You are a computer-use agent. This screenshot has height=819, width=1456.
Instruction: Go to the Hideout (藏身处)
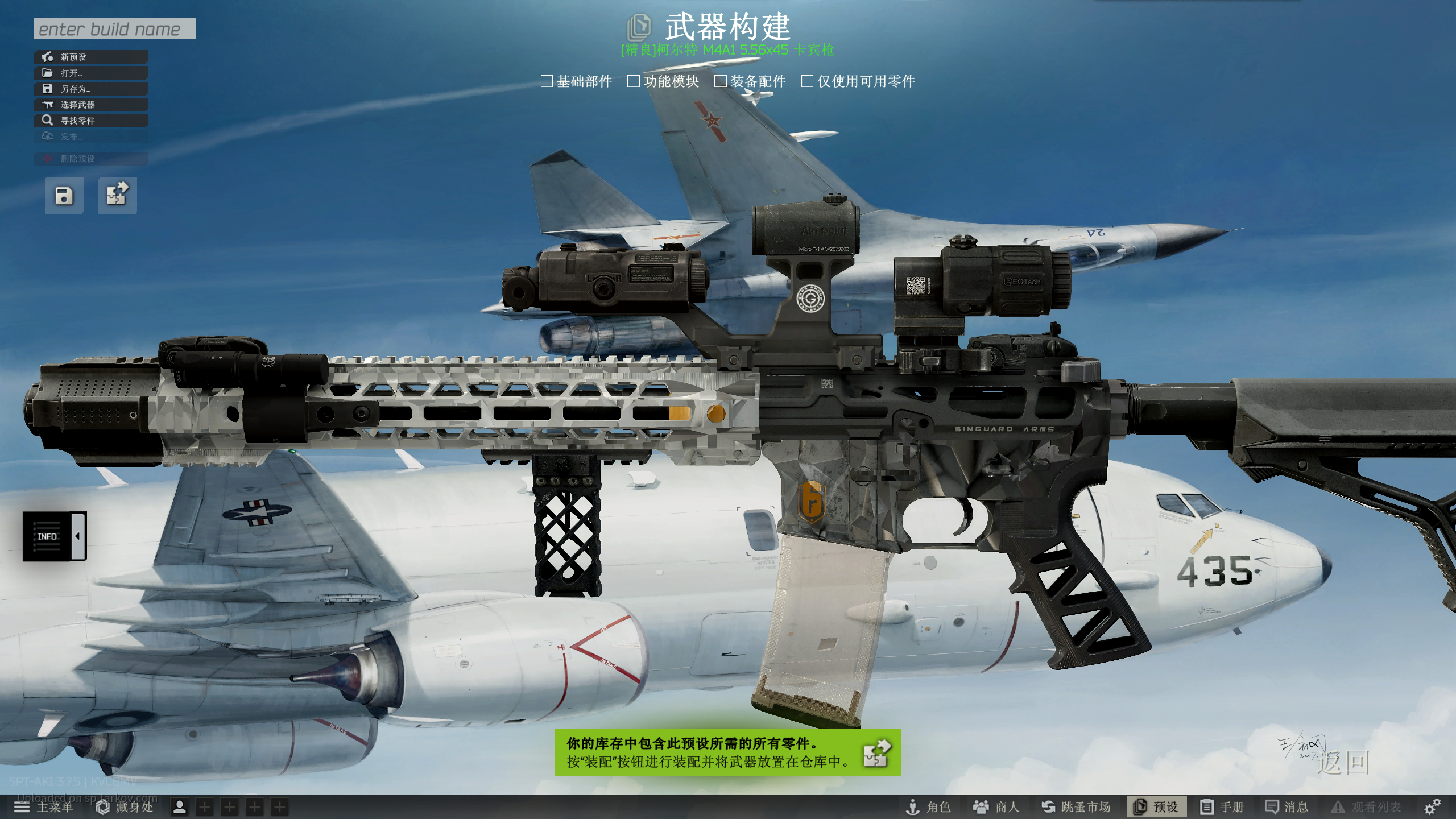[125, 807]
